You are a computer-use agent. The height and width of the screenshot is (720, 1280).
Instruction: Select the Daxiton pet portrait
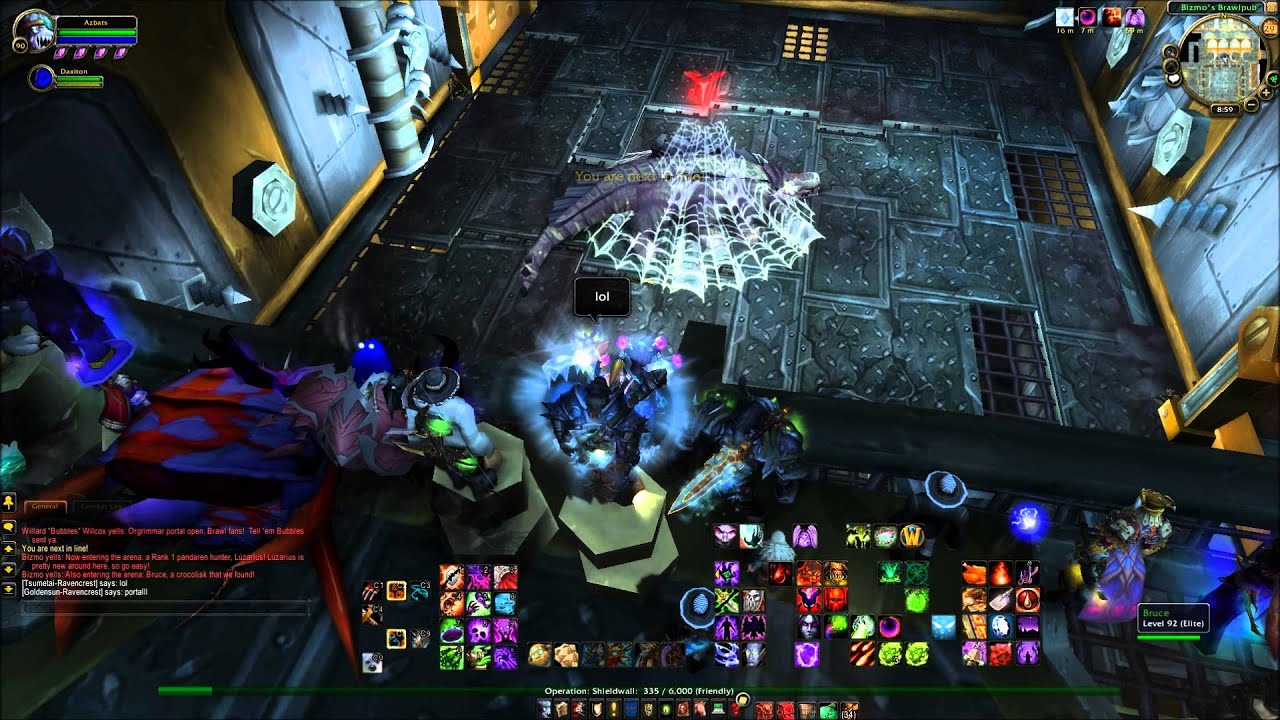42,78
